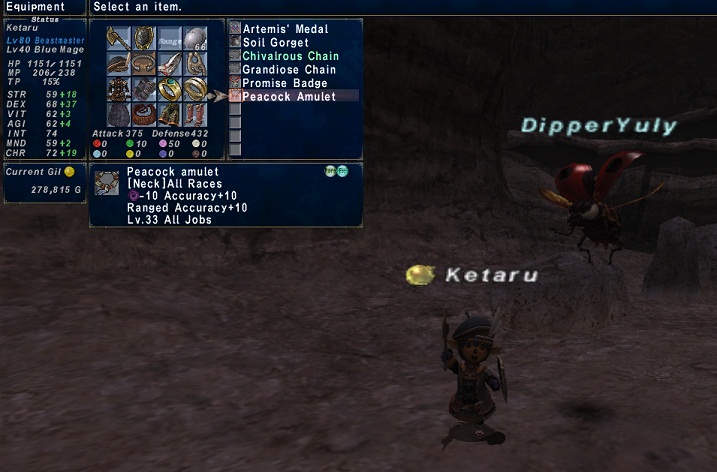Open the shield equipment slot

144,38
